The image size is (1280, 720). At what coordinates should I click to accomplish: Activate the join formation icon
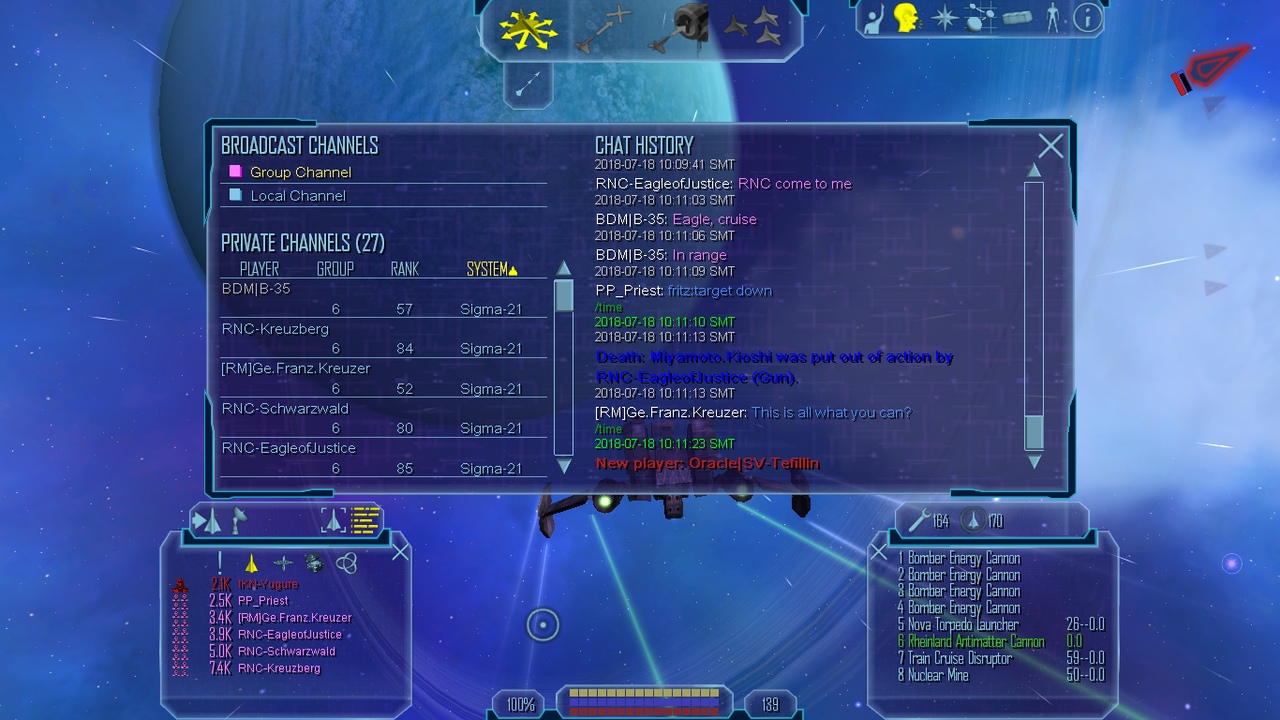coord(751,27)
